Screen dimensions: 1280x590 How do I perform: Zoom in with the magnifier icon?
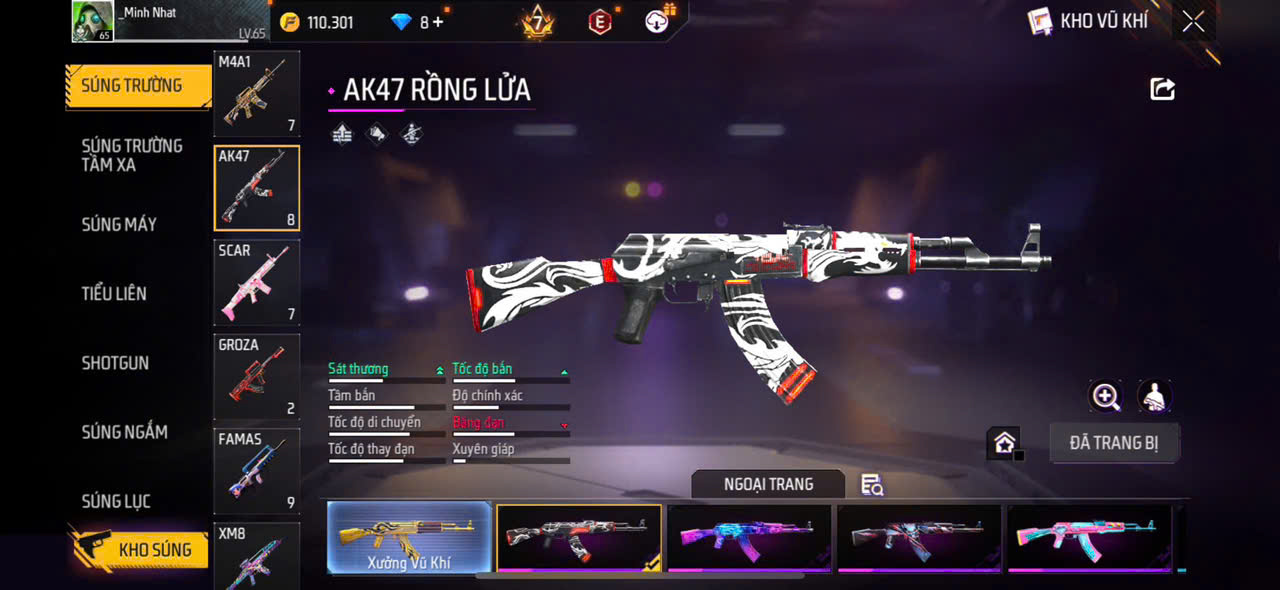click(1105, 397)
